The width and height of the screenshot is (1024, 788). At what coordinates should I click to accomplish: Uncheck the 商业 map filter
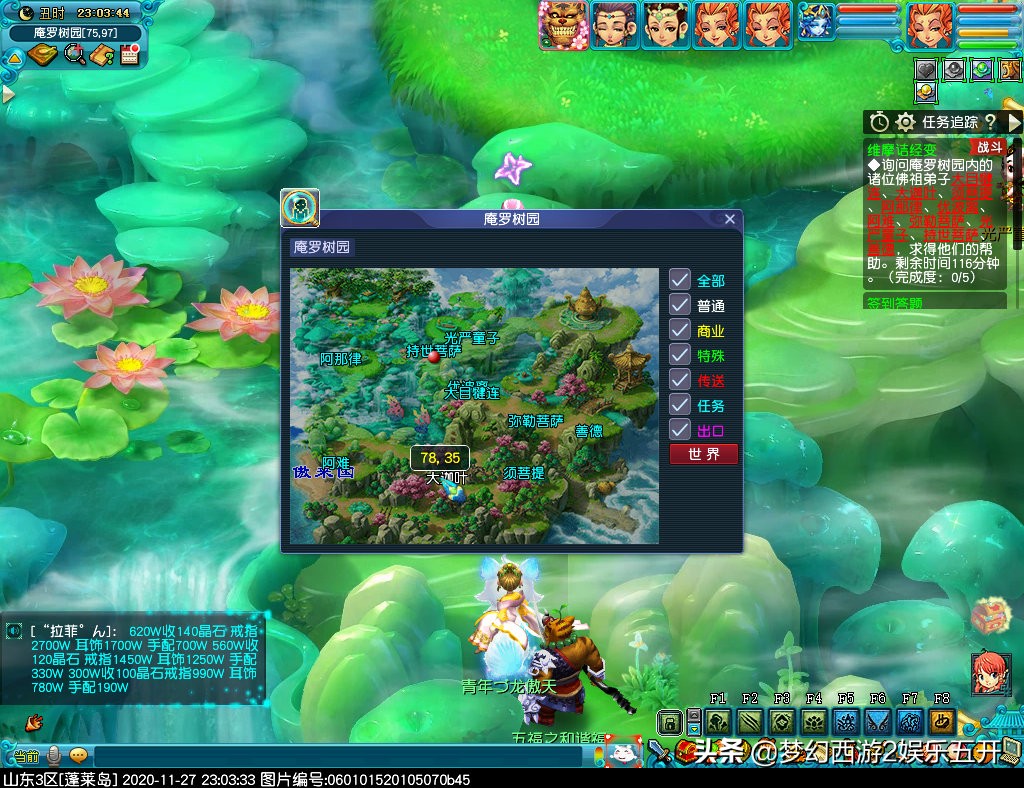pyautogui.click(x=680, y=330)
